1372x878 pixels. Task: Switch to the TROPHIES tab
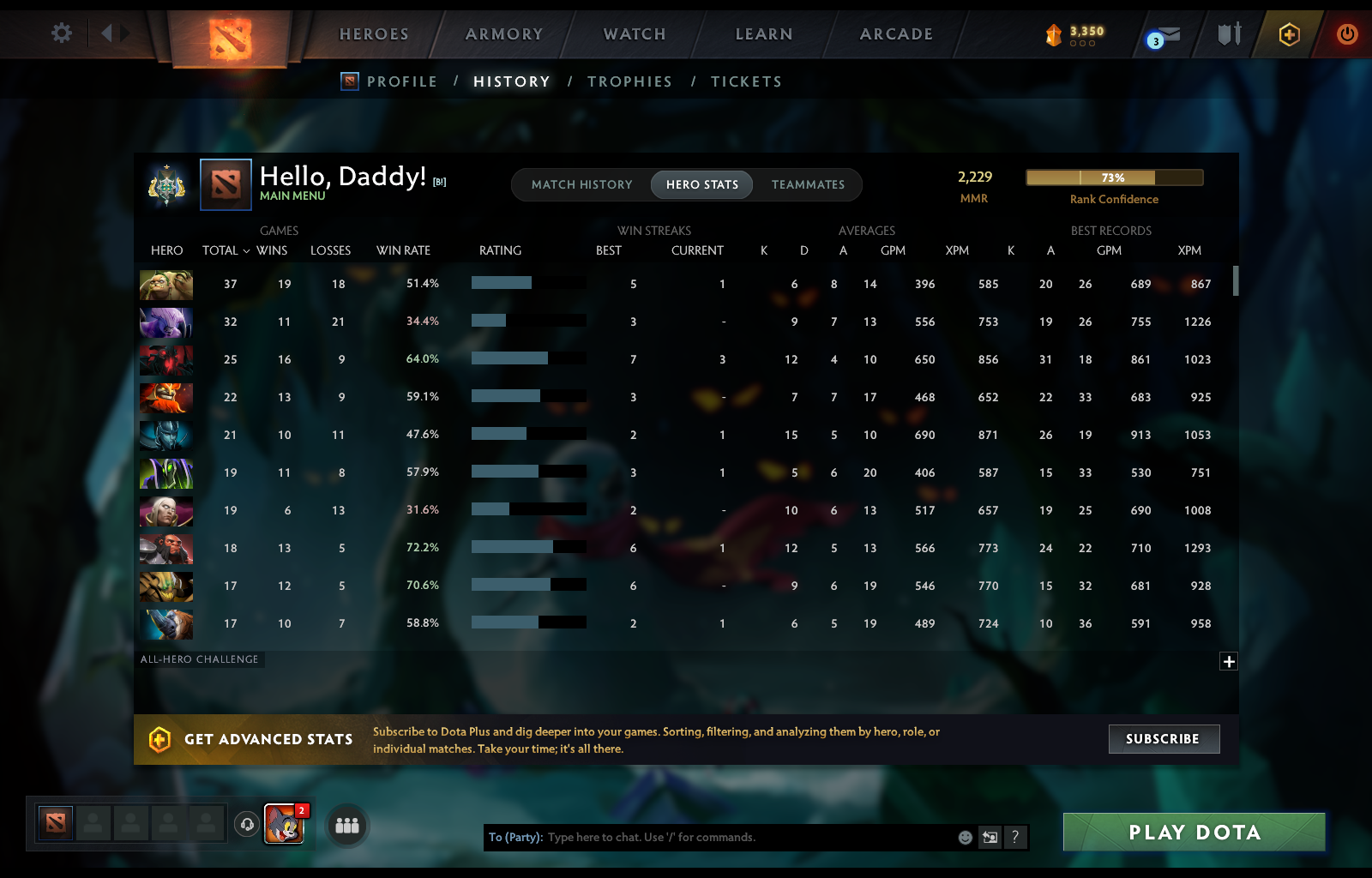point(629,81)
